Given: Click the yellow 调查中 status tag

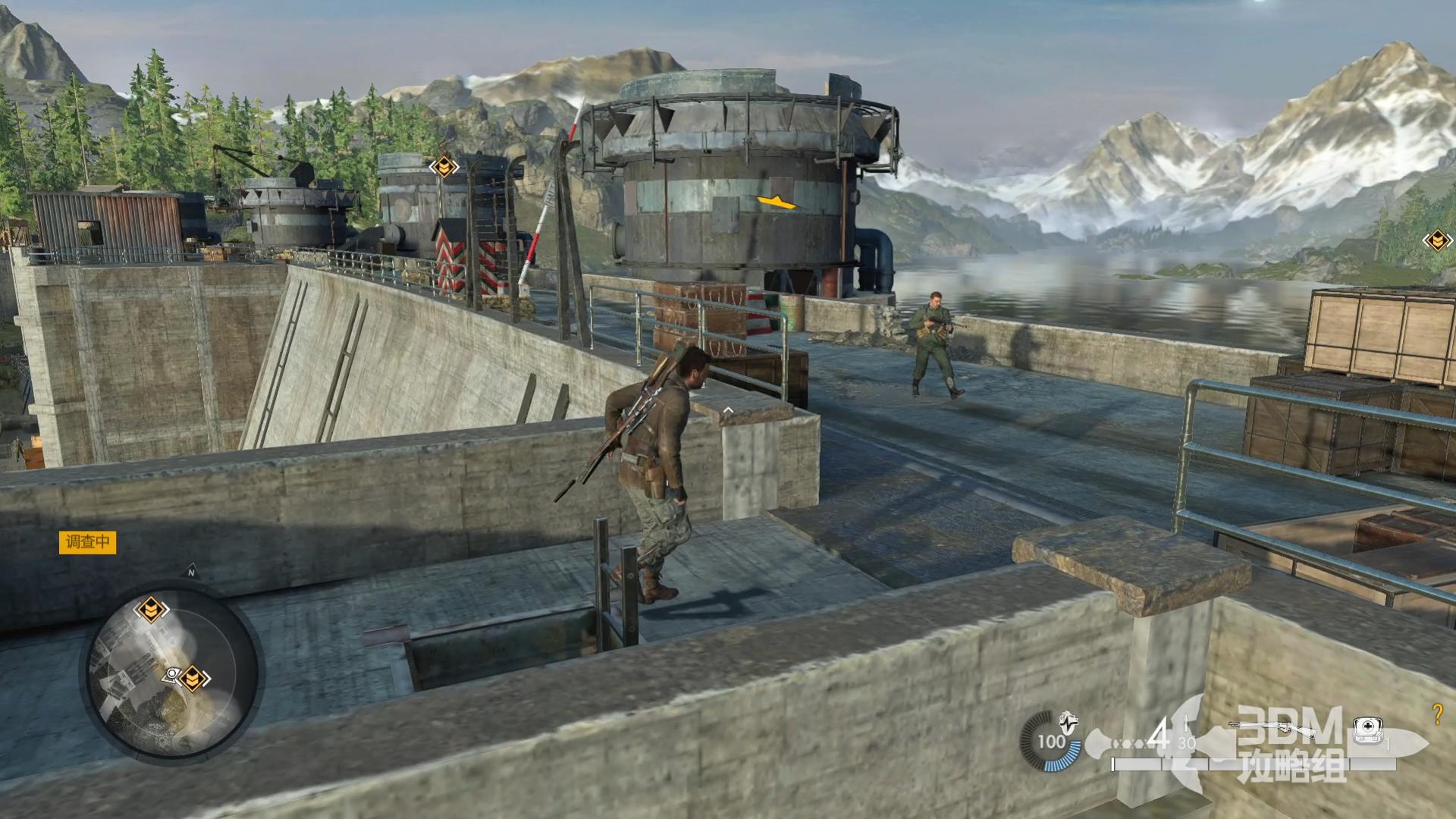Looking at the screenshot, I should (x=88, y=542).
